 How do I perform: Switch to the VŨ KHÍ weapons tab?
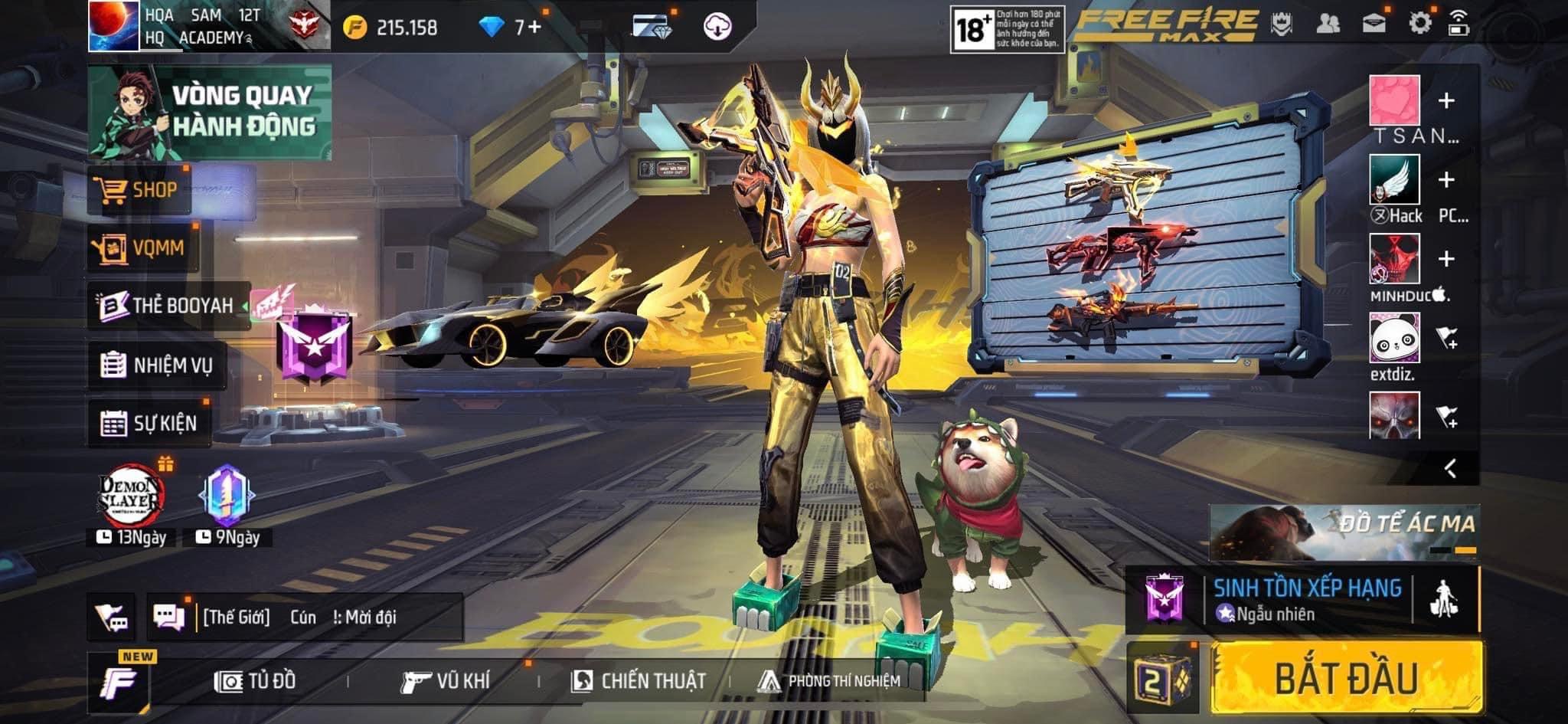(446, 680)
